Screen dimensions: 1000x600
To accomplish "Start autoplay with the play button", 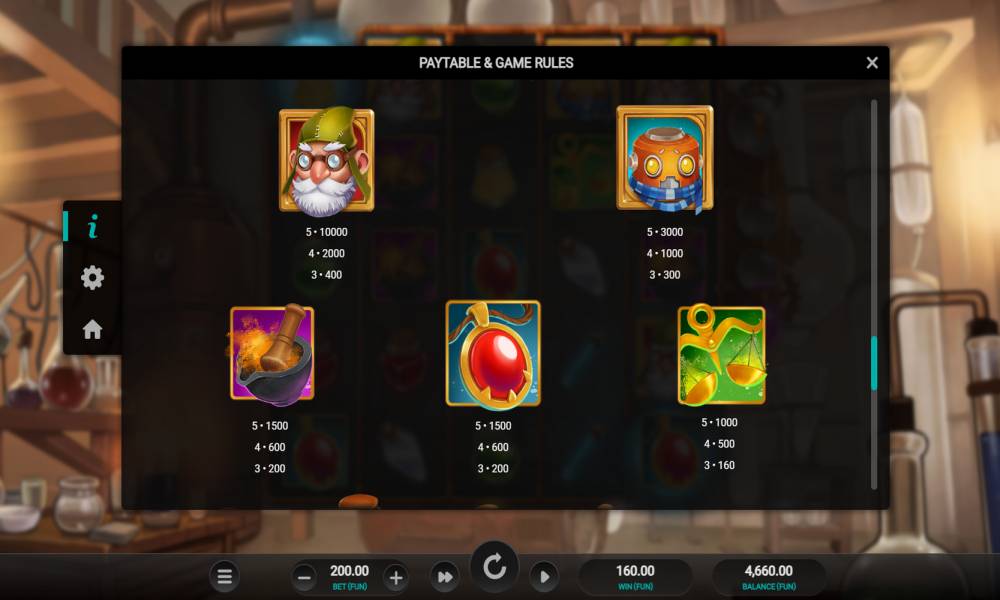I will tap(543, 576).
